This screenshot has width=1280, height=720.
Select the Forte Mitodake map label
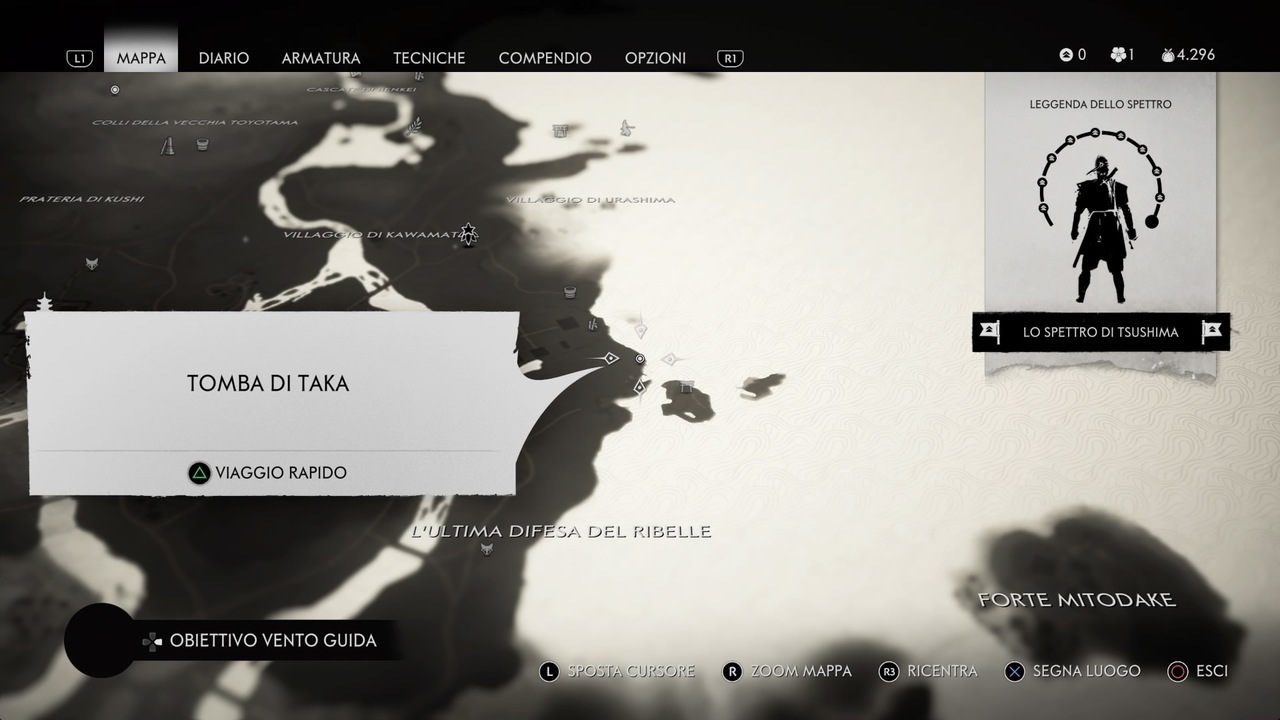1076,600
